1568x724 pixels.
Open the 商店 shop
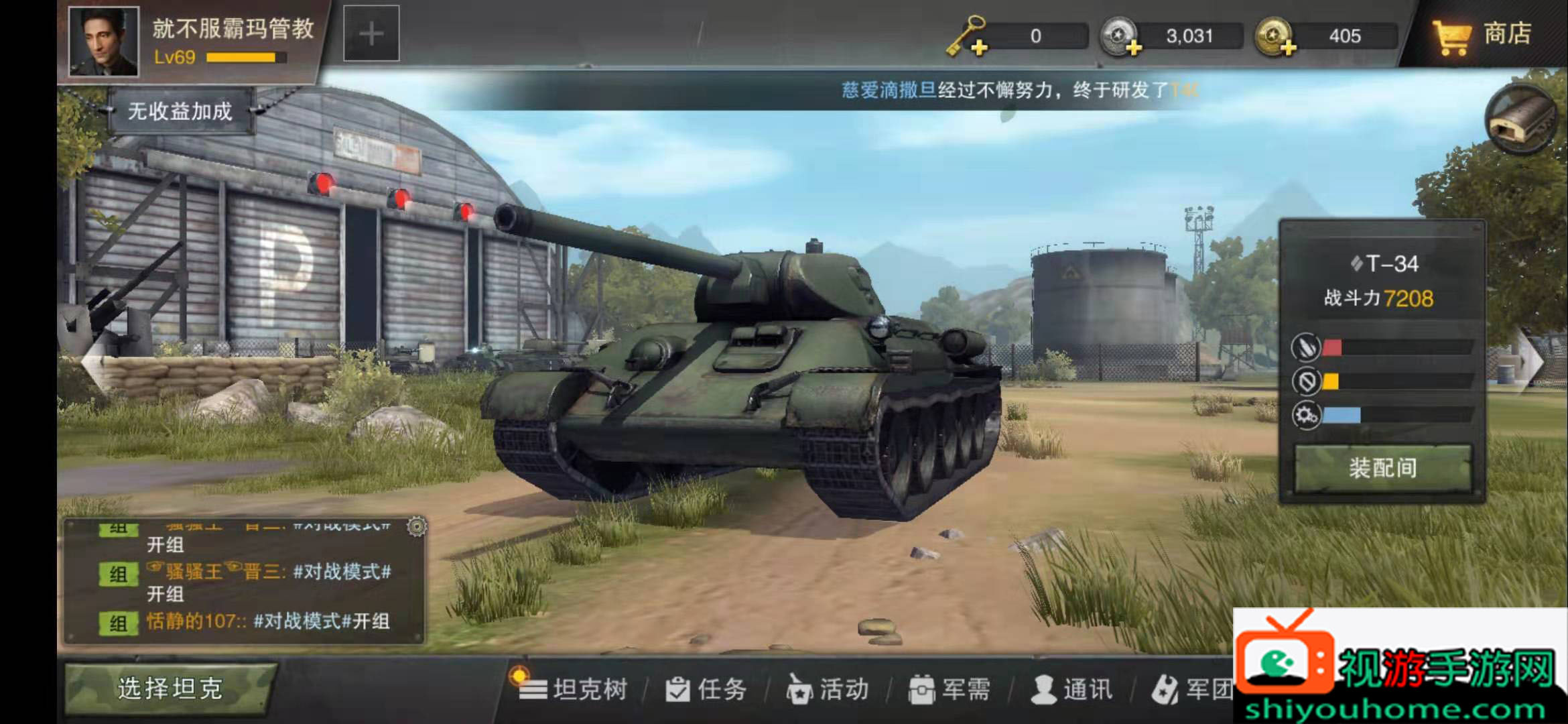coord(1482,35)
